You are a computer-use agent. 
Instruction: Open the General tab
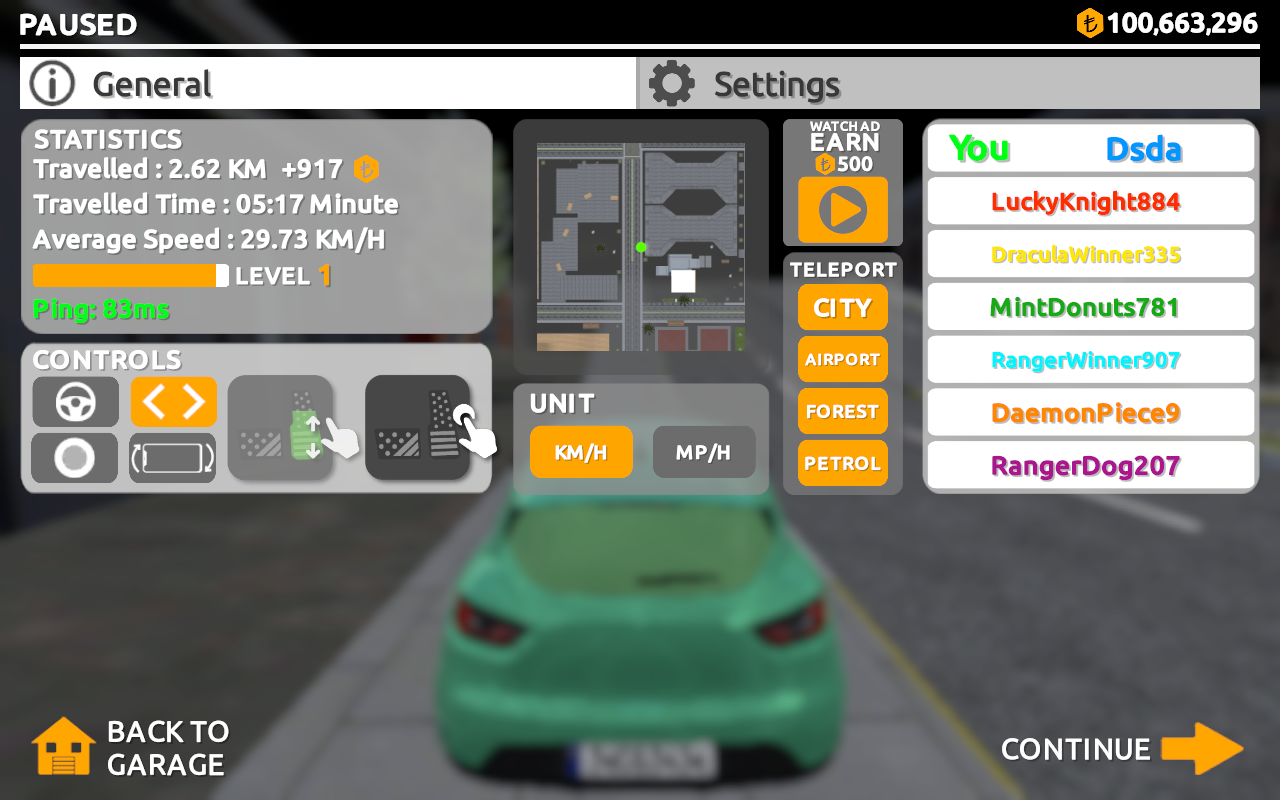tap(328, 84)
